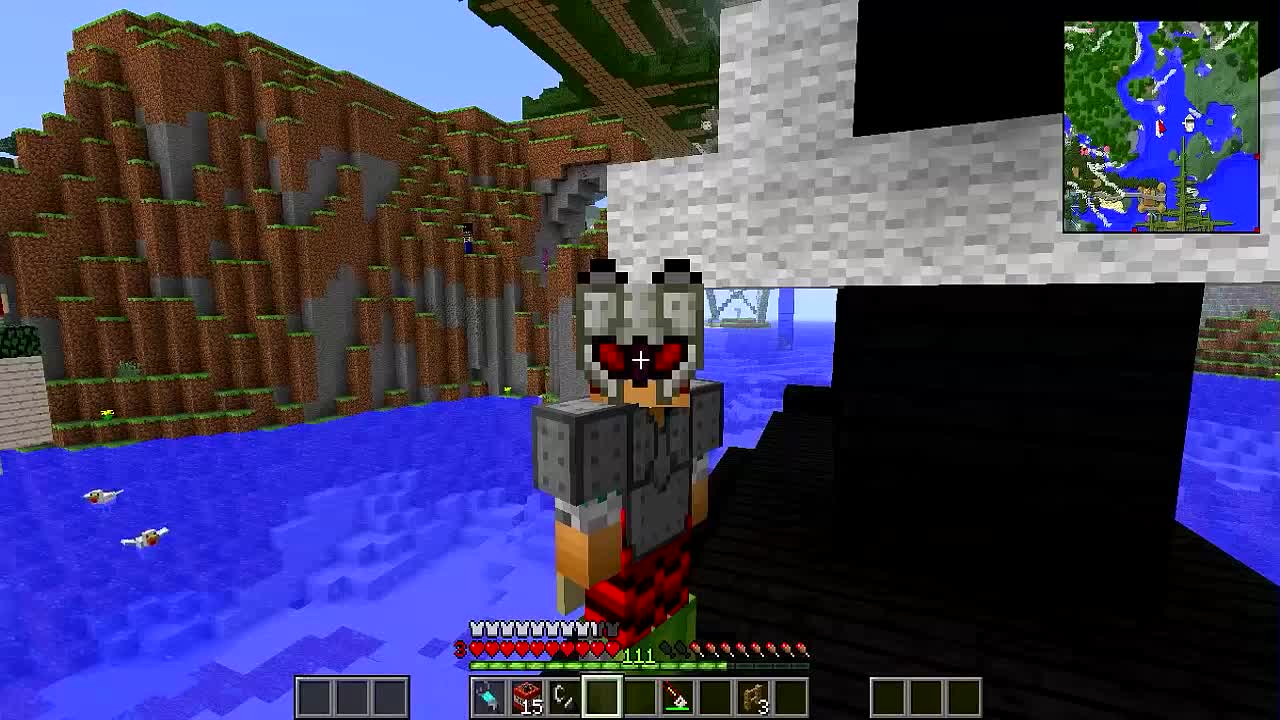Select the TNT stack of 15 in the hotbar
This screenshot has height=720, width=1280.
[527, 693]
